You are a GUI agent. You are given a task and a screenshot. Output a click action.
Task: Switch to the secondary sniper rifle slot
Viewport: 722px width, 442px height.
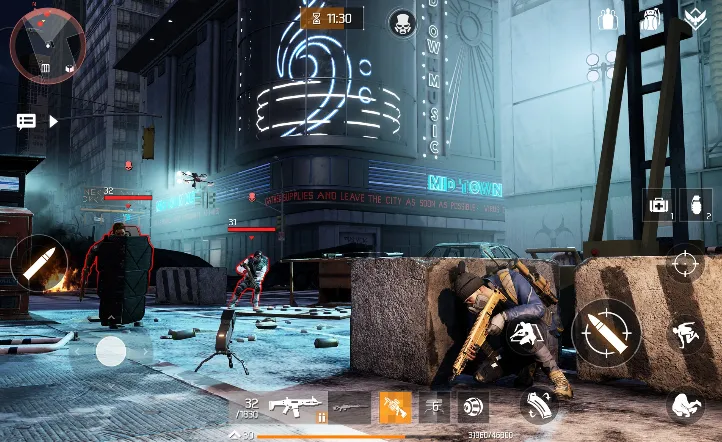click(350, 407)
